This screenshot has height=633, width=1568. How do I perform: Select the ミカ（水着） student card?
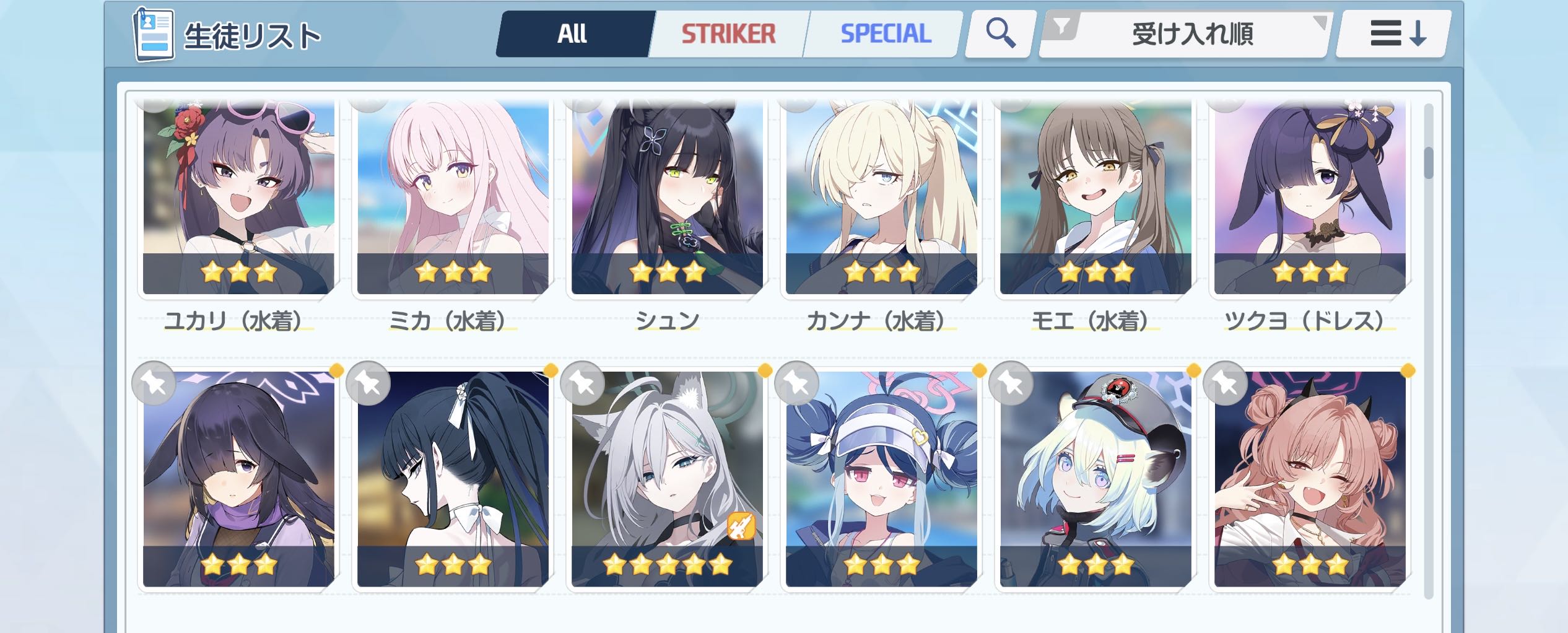pyautogui.click(x=453, y=198)
